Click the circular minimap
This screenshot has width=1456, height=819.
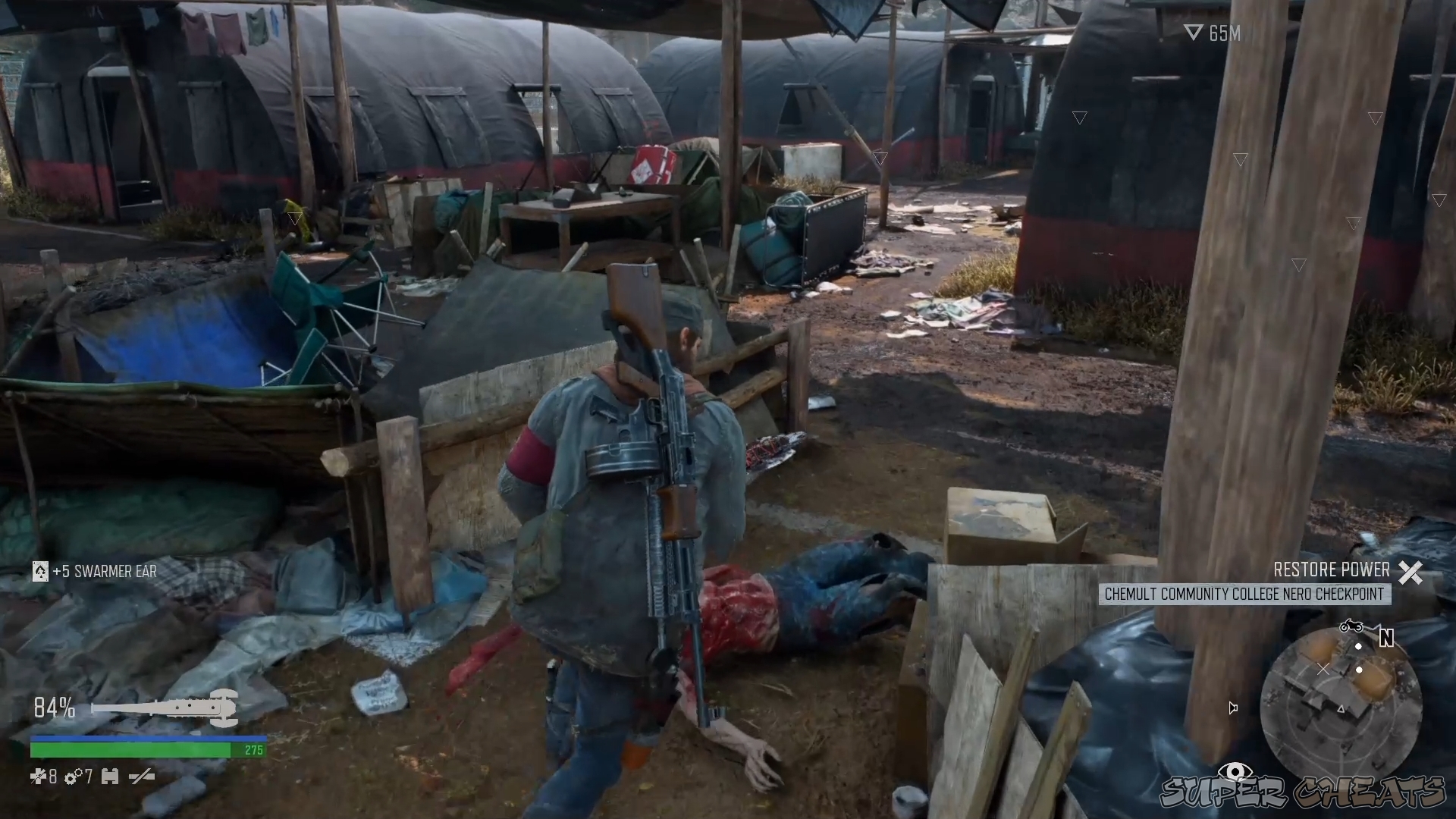click(1342, 705)
